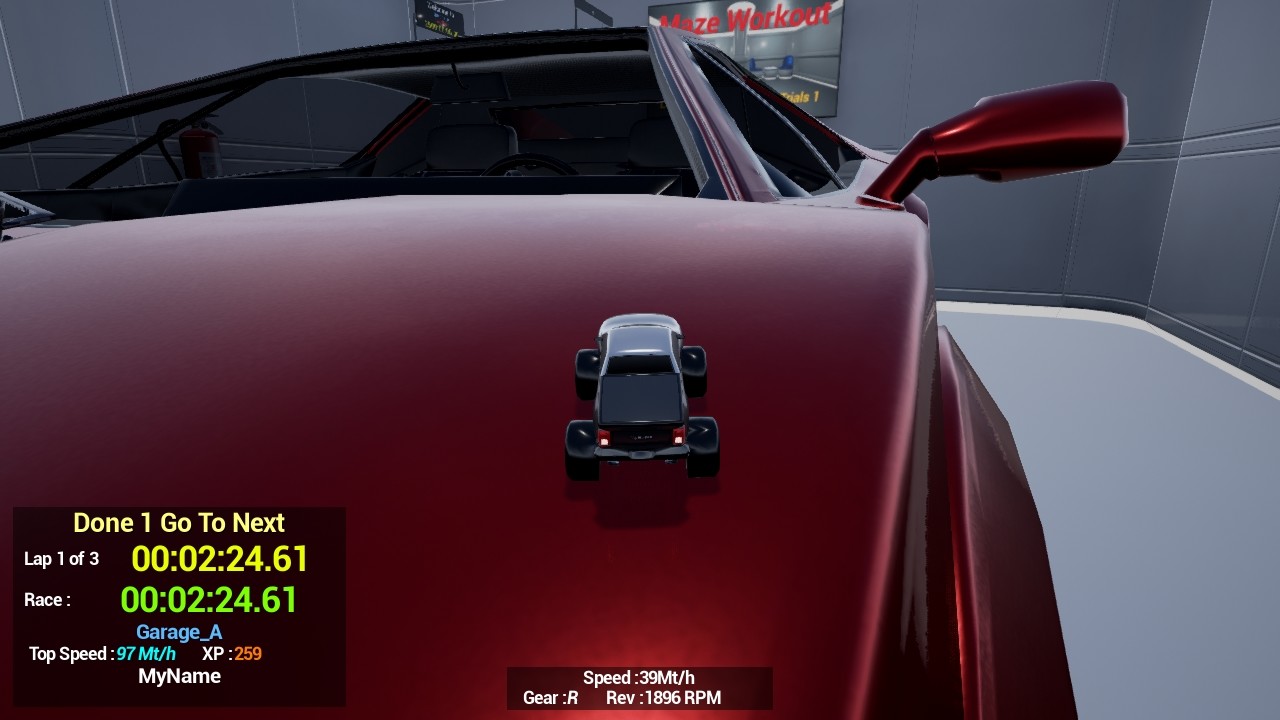Click the Gear R indicator

[x=549, y=698]
